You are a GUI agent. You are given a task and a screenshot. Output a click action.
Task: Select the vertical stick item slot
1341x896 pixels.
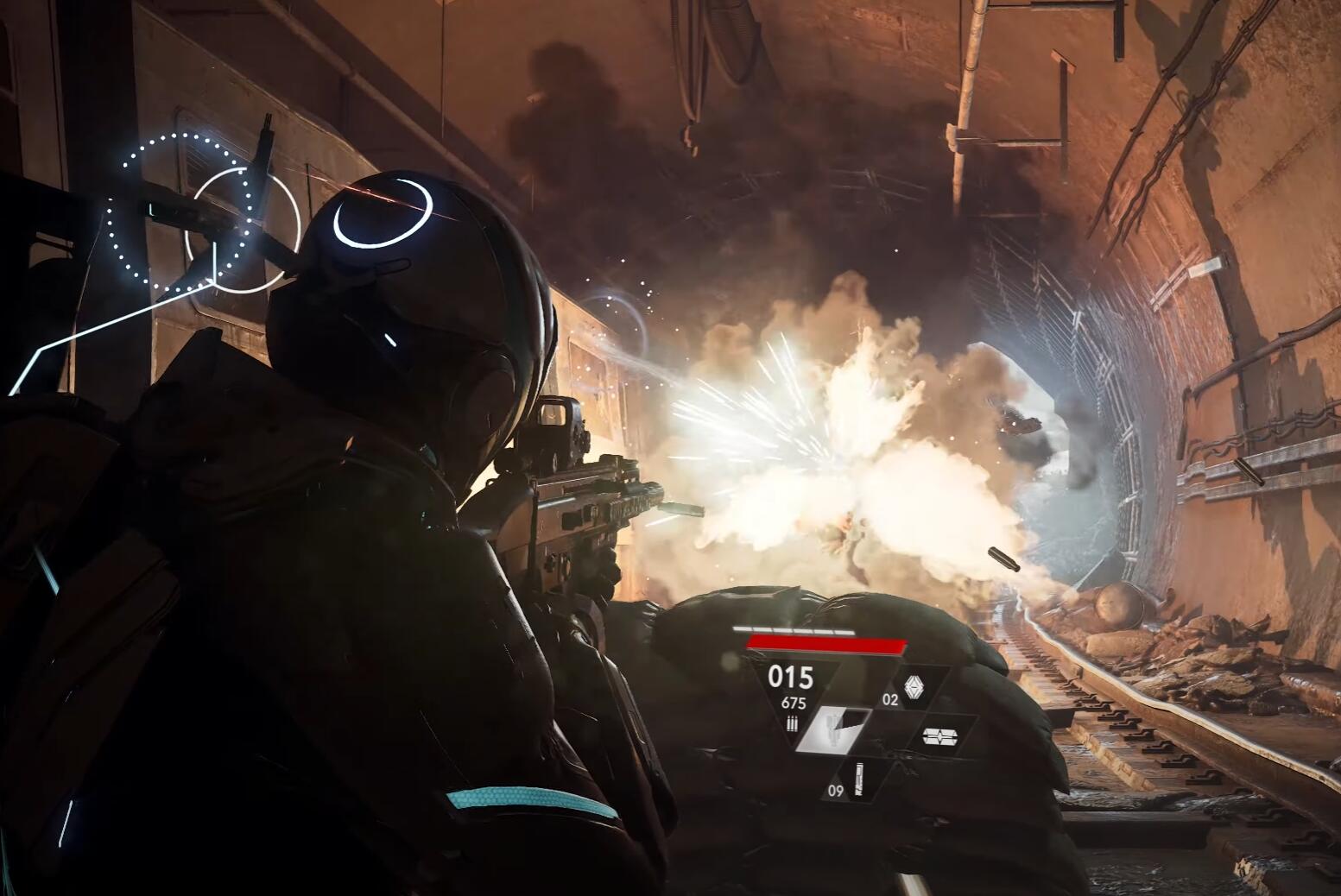859,779
